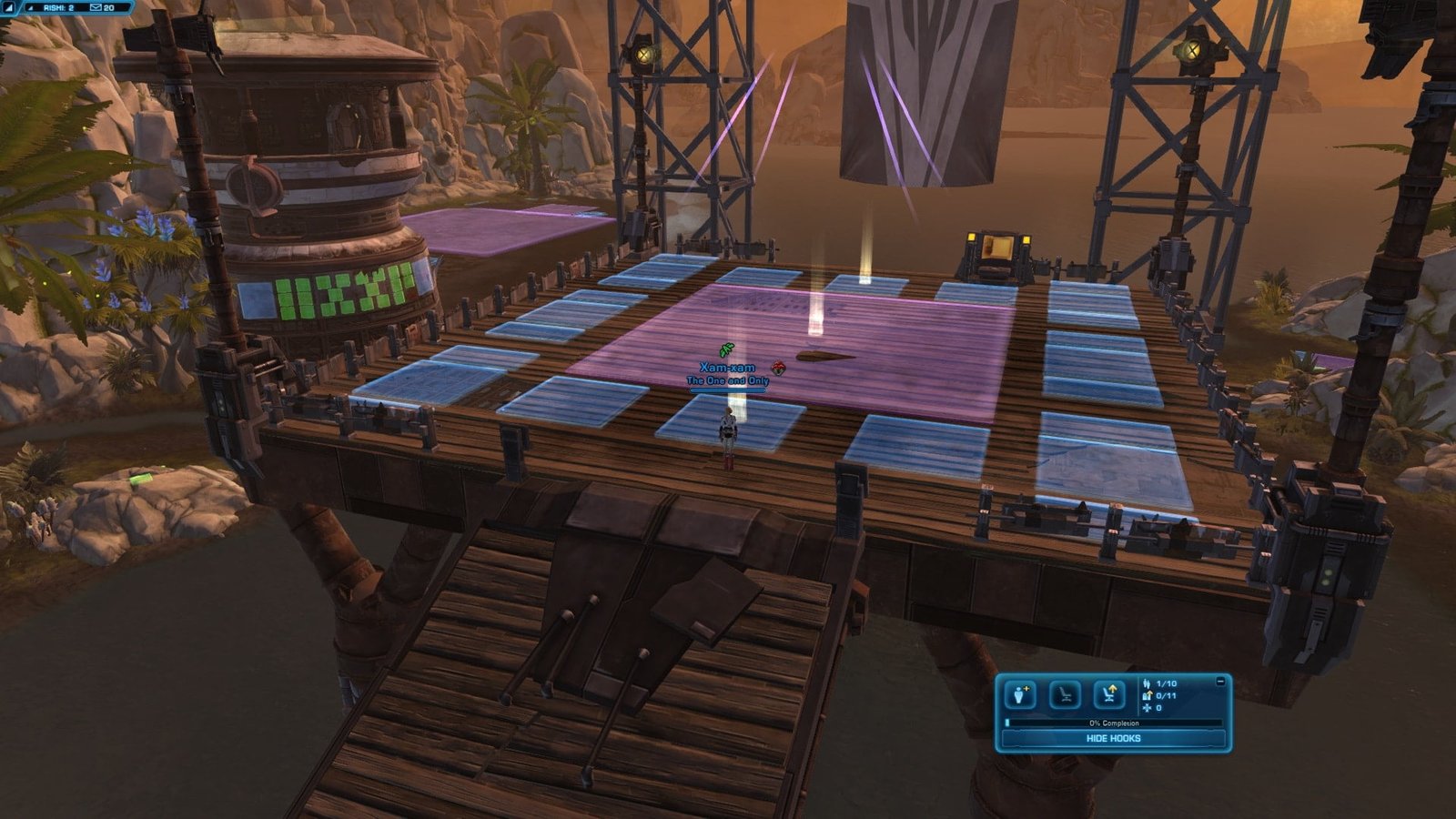Image resolution: width=1456 pixels, height=819 pixels.
Task: Click the Hide Hooks button
Action: 1113,738
